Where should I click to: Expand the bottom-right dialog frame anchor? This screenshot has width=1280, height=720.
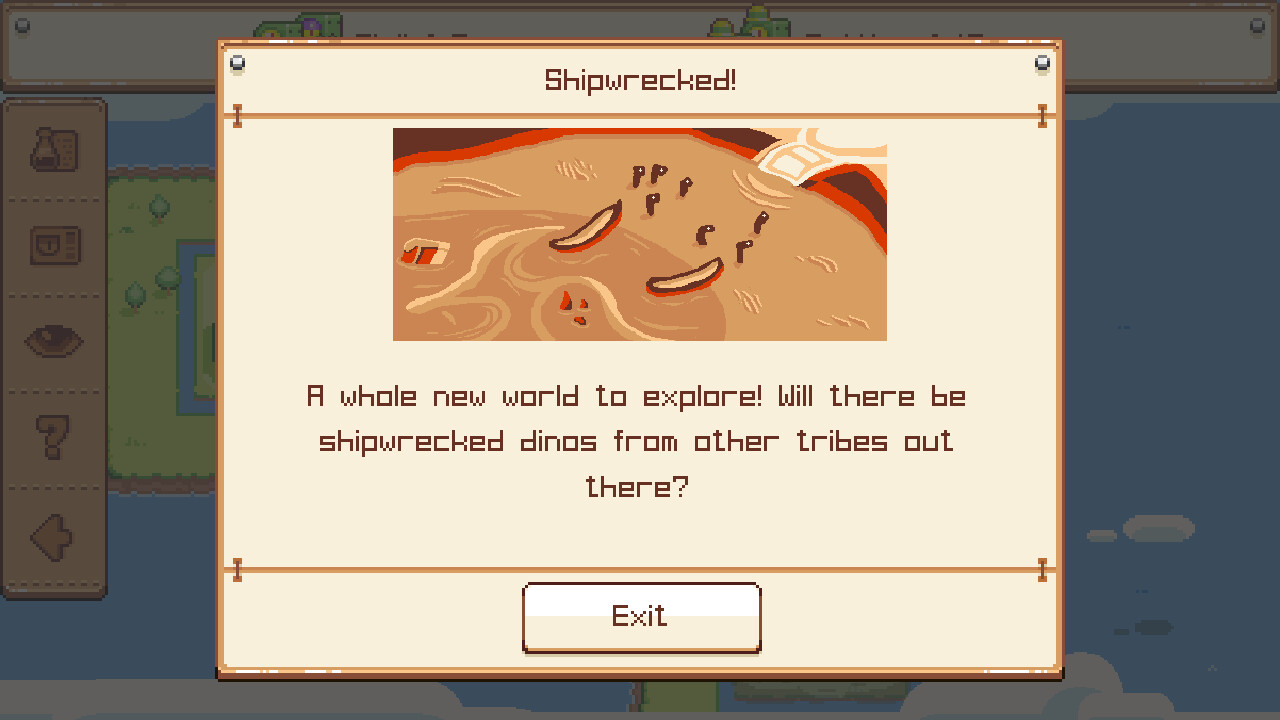point(1043,567)
